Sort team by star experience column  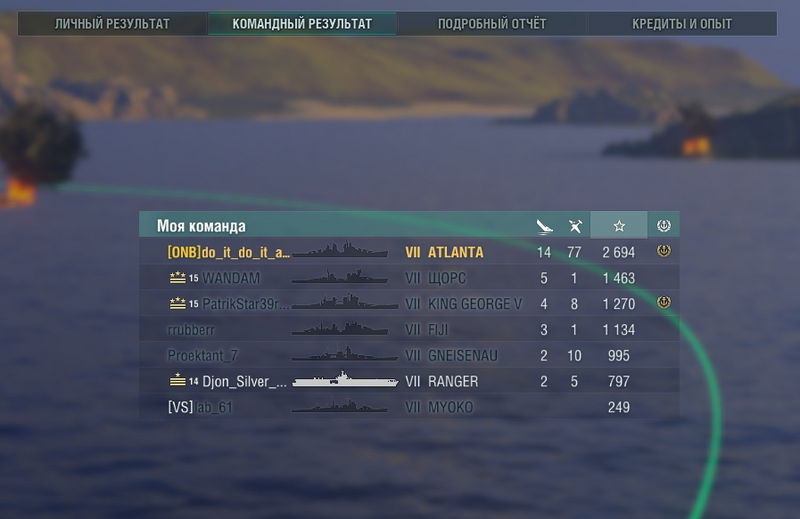(619, 226)
